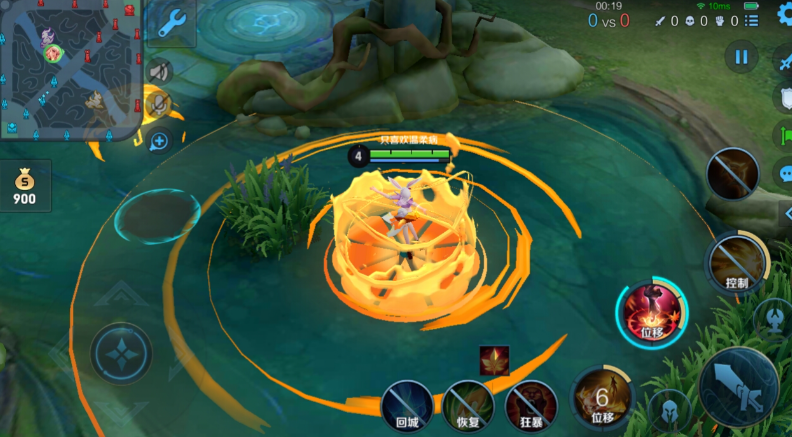Toggle the muted speaker icon
Screen dimensions: 792x437
coord(158,72)
